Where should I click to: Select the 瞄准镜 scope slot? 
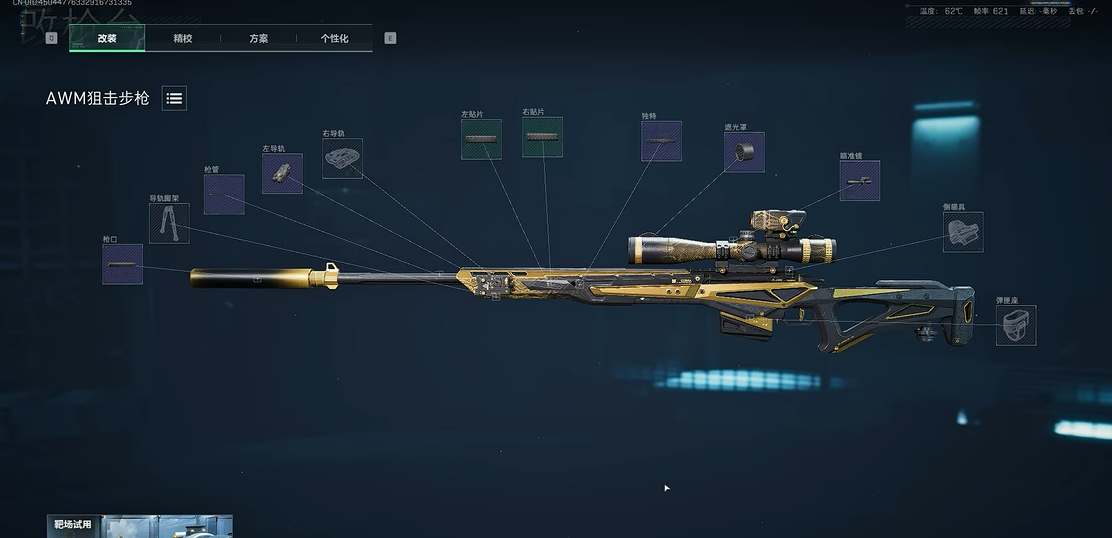[x=859, y=181]
